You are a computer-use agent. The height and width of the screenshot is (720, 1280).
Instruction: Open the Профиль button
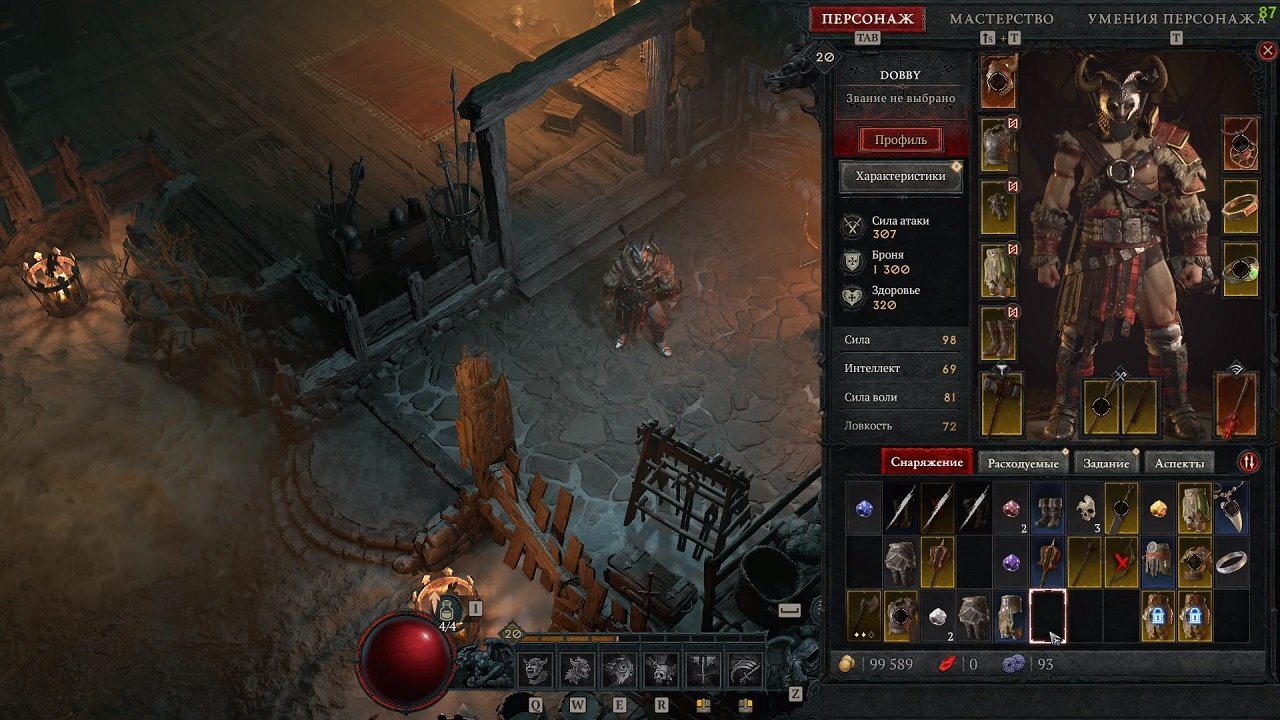pos(901,140)
